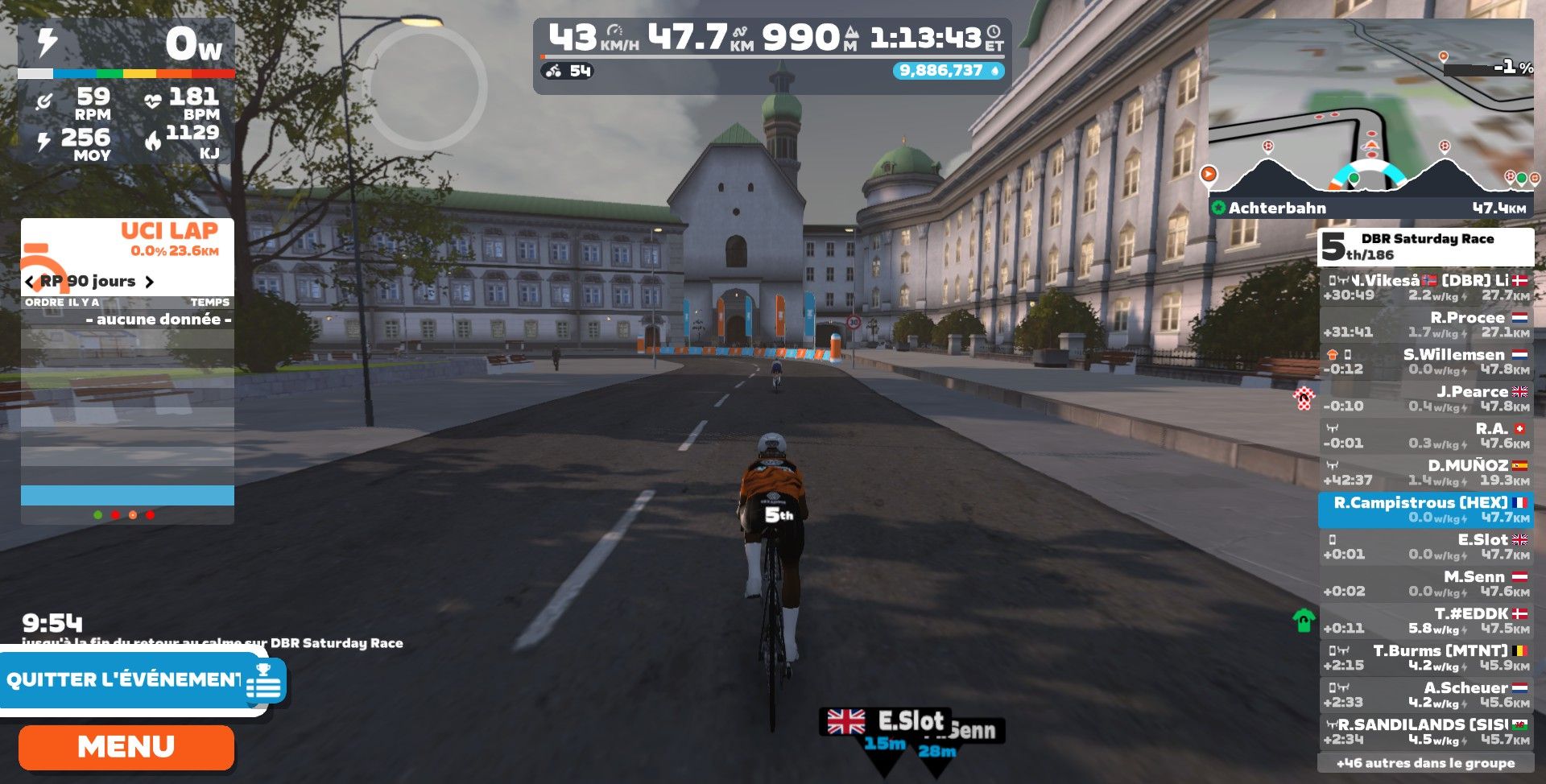Select rider J.Pearce in the nearby list

1425,398
